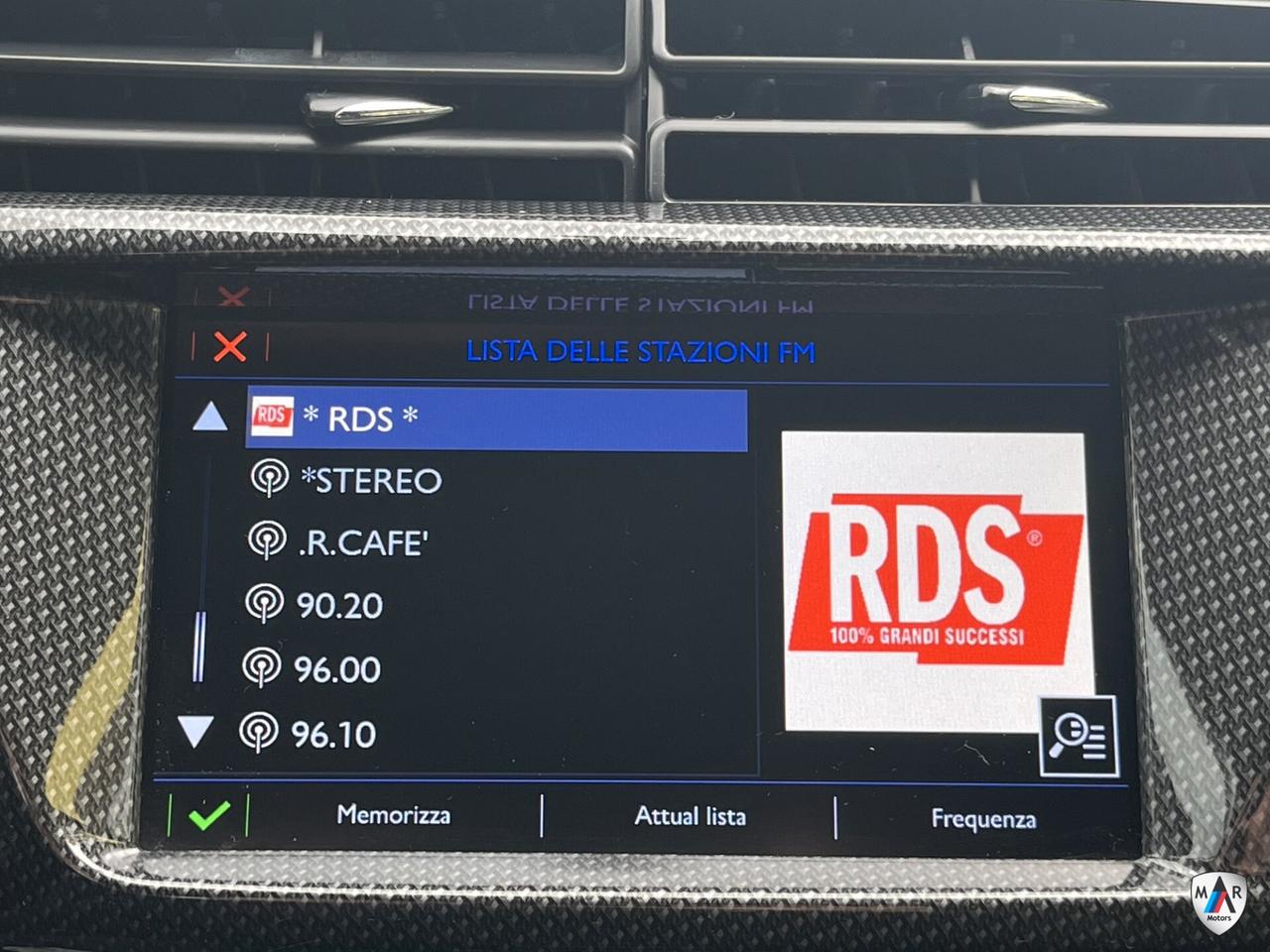Confirm selection with the green checkmark
1270x952 pixels.
pos(208,816)
